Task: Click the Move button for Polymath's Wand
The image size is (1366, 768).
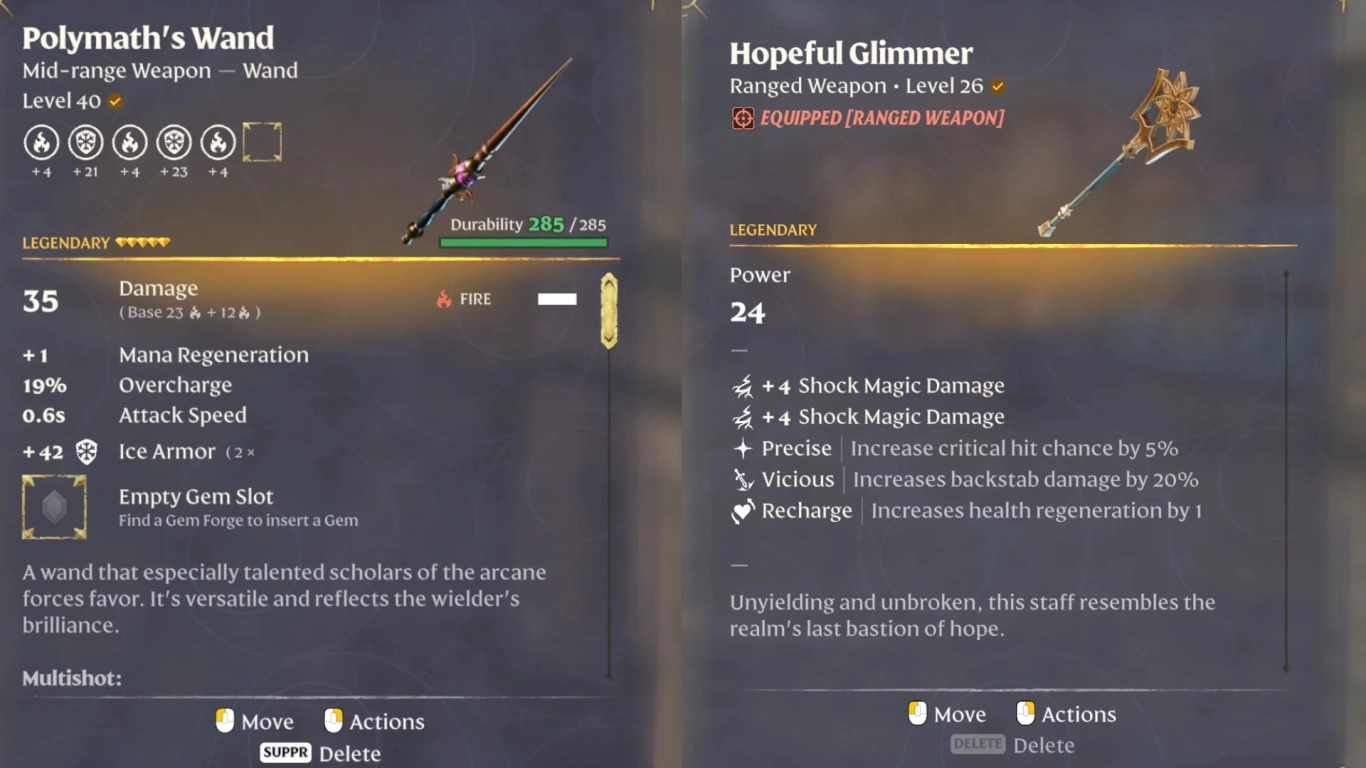Action: coord(253,721)
